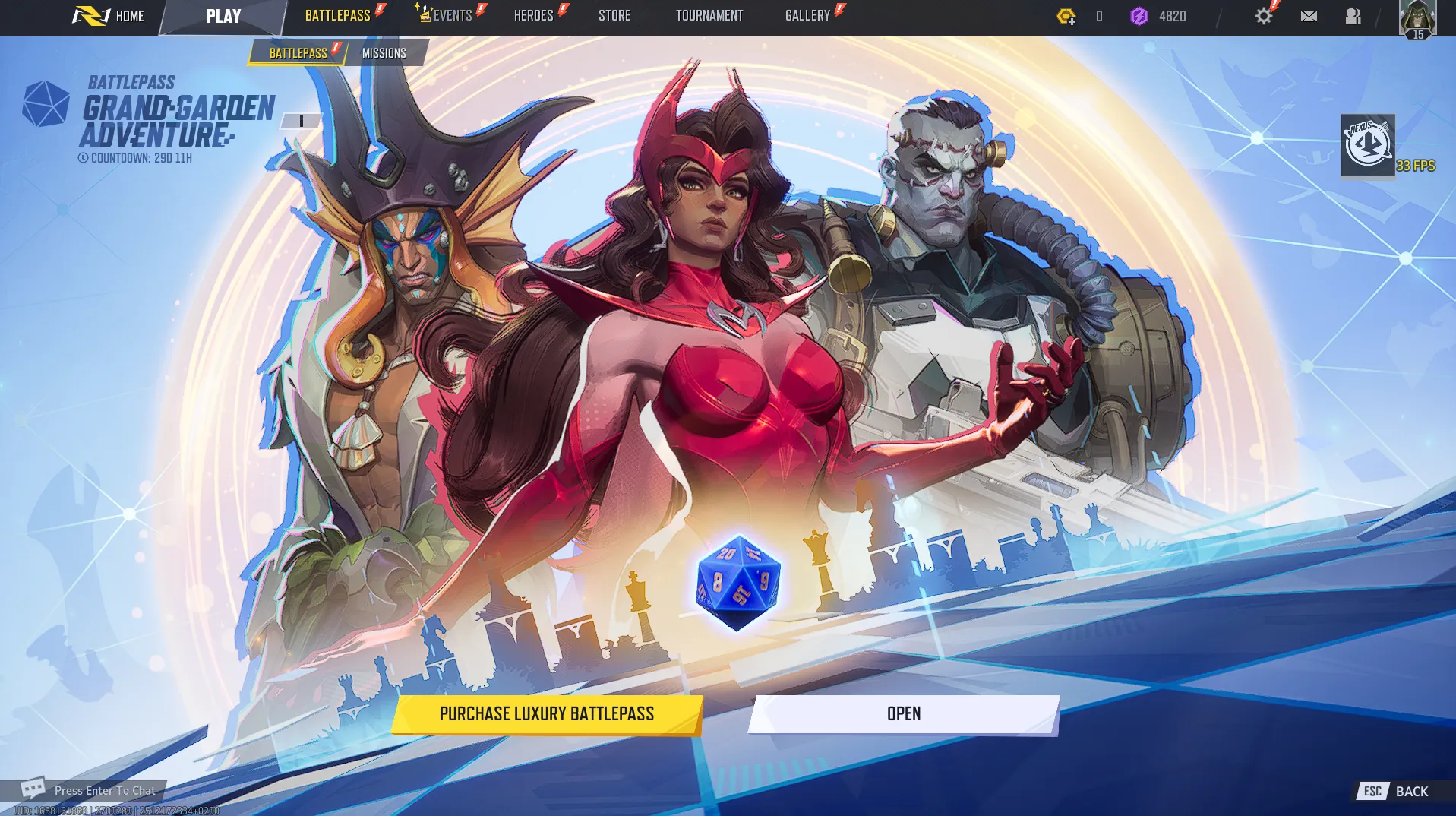Open the Events section

pyautogui.click(x=452, y=15)
